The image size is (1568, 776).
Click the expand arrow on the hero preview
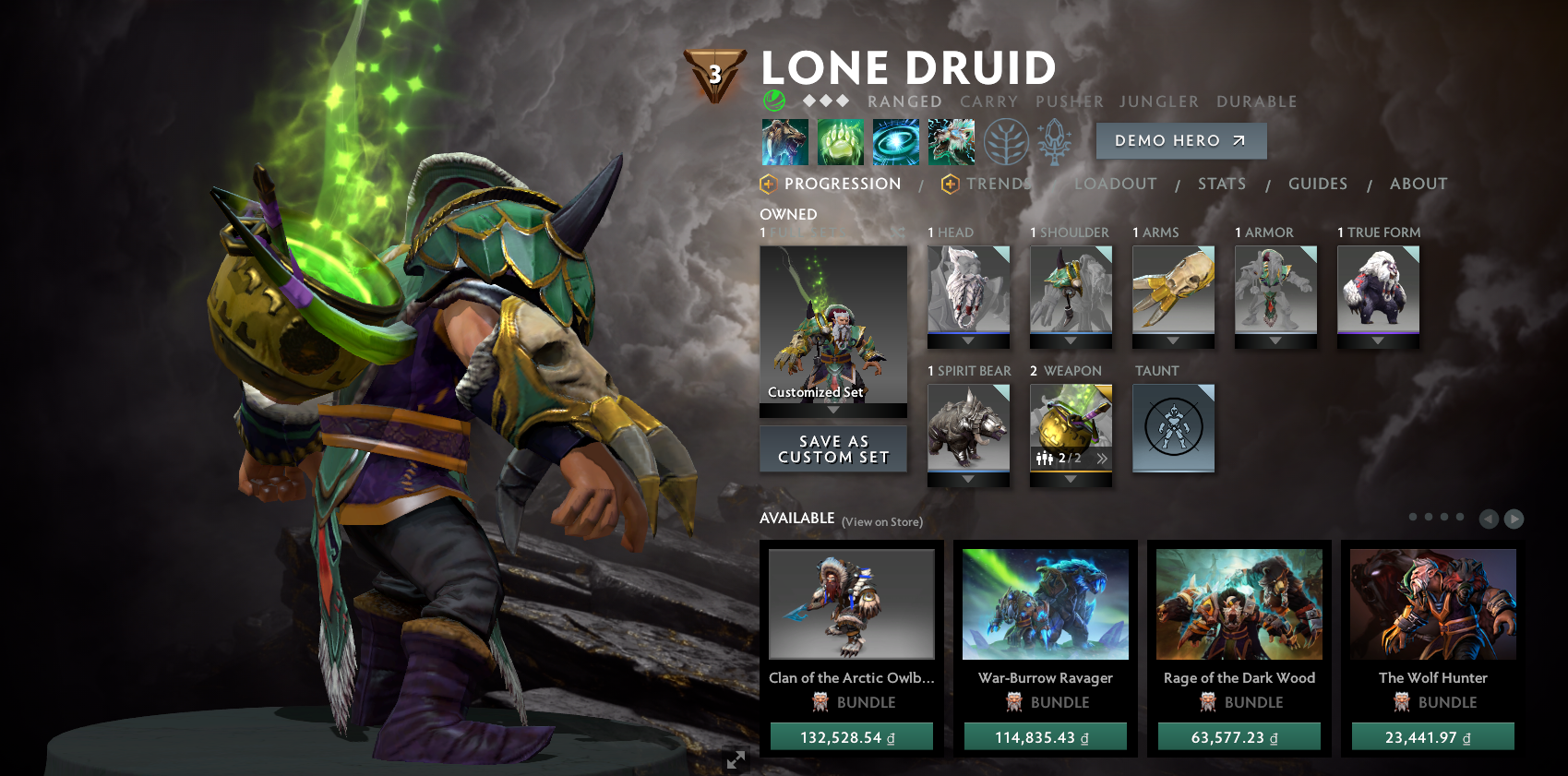[735, 759]
